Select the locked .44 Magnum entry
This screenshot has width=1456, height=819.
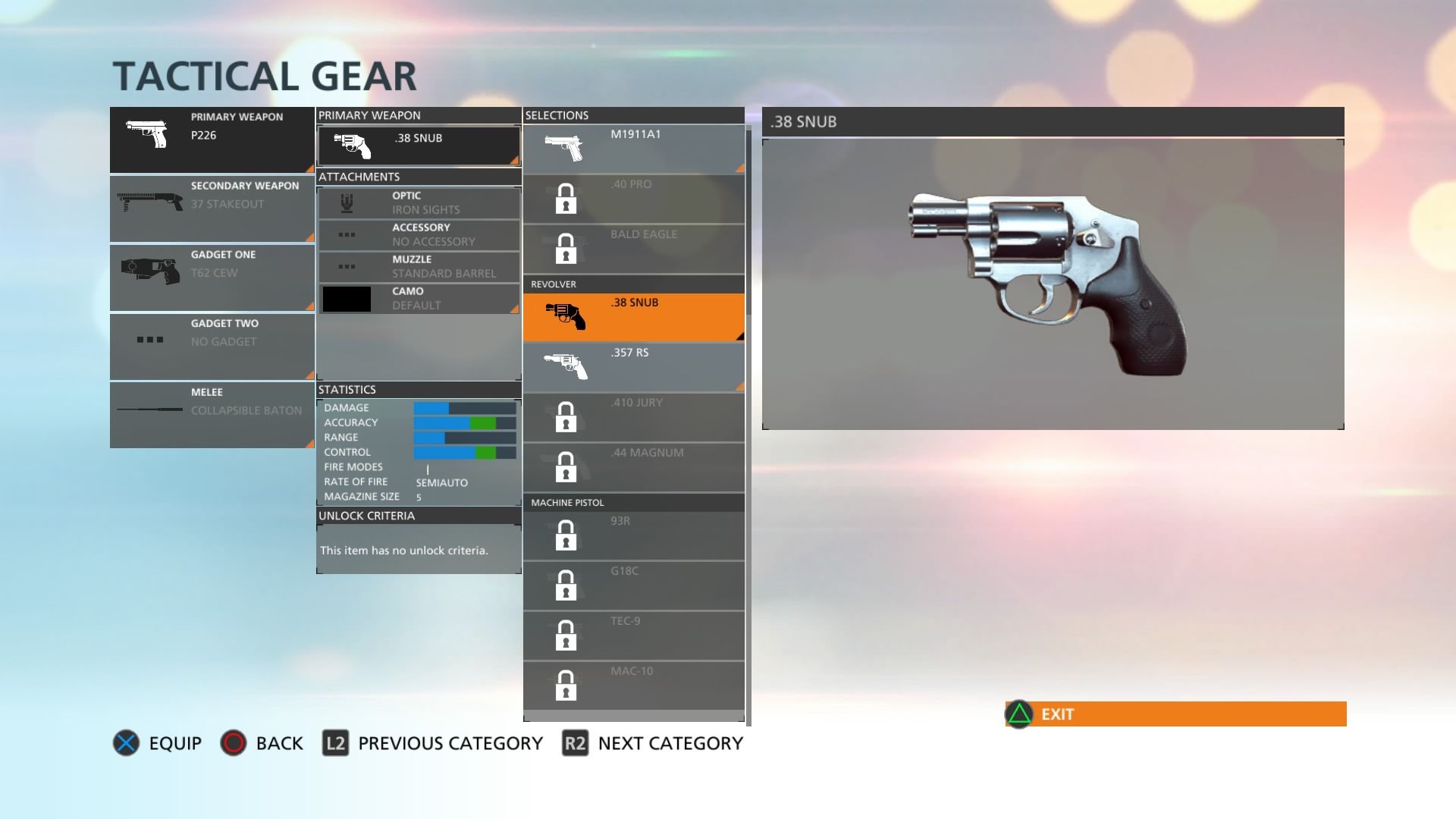[x=633, y=467]
